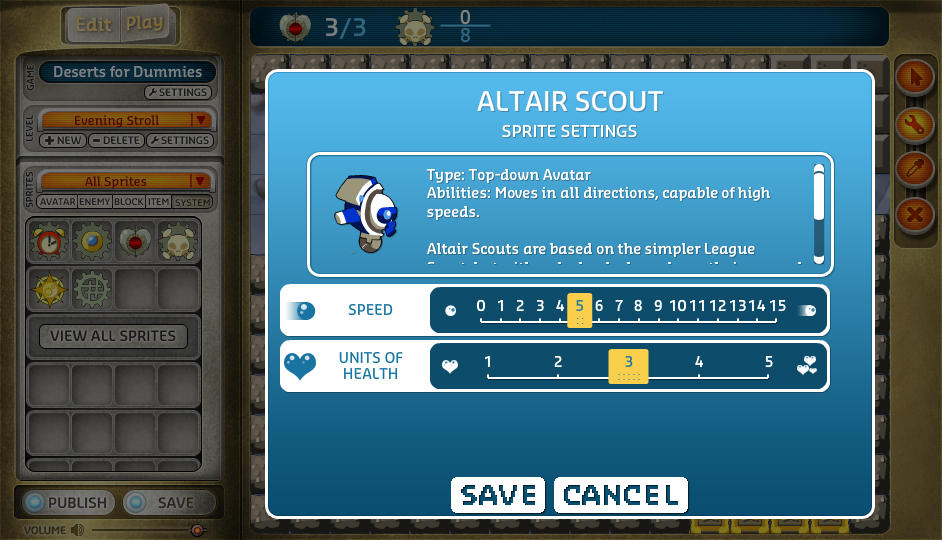Cancel the sprite settings dialog
Screen dimensions: 942x540
click(x=620, y=495)
